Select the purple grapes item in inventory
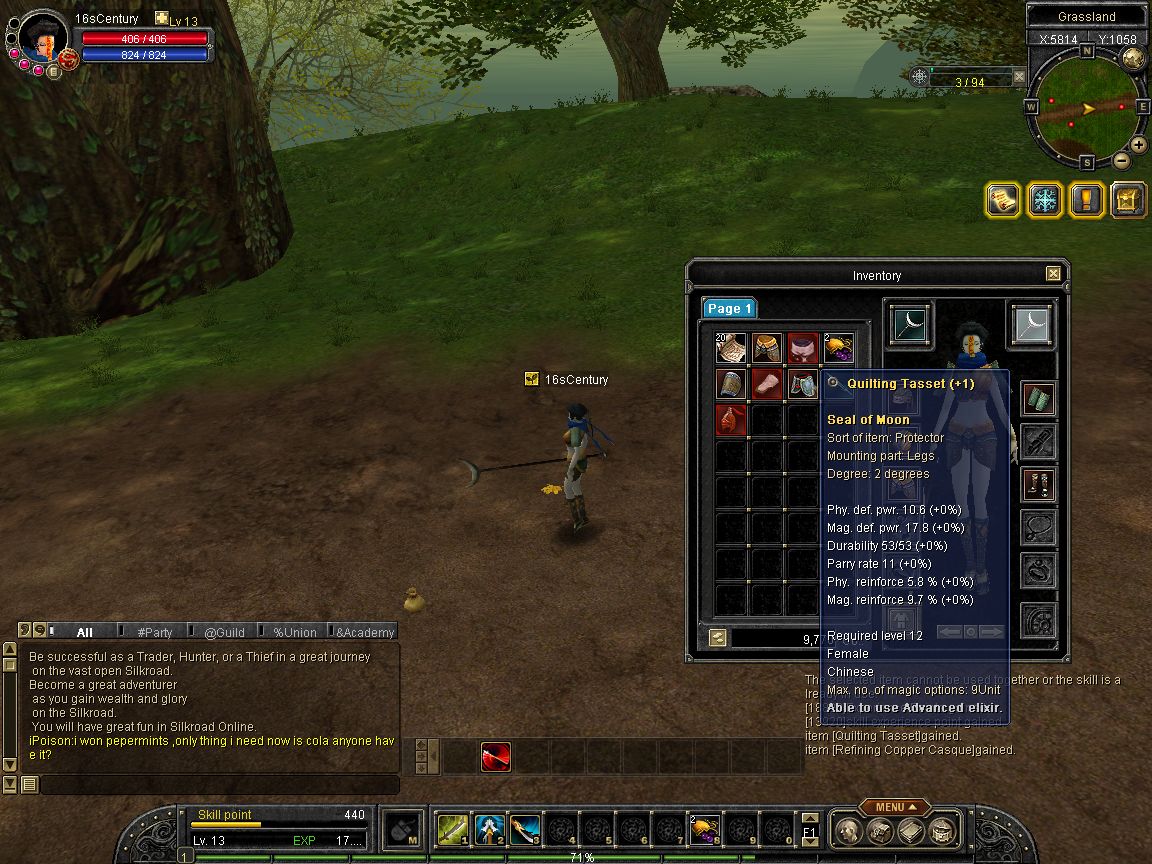The image size is (1152, 864). click(x=838, y=348)
